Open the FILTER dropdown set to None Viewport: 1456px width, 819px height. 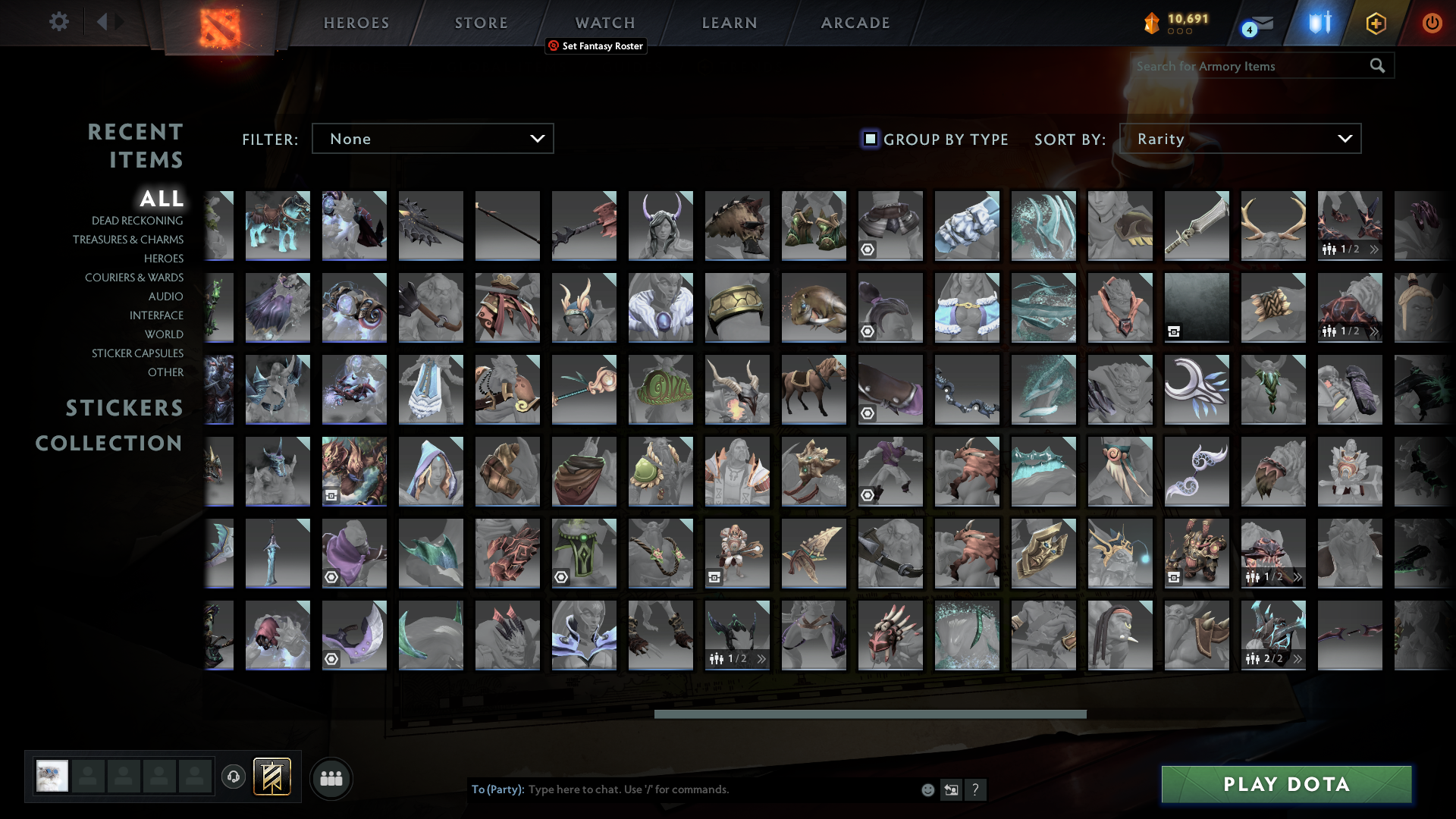[x=432, y=138]
